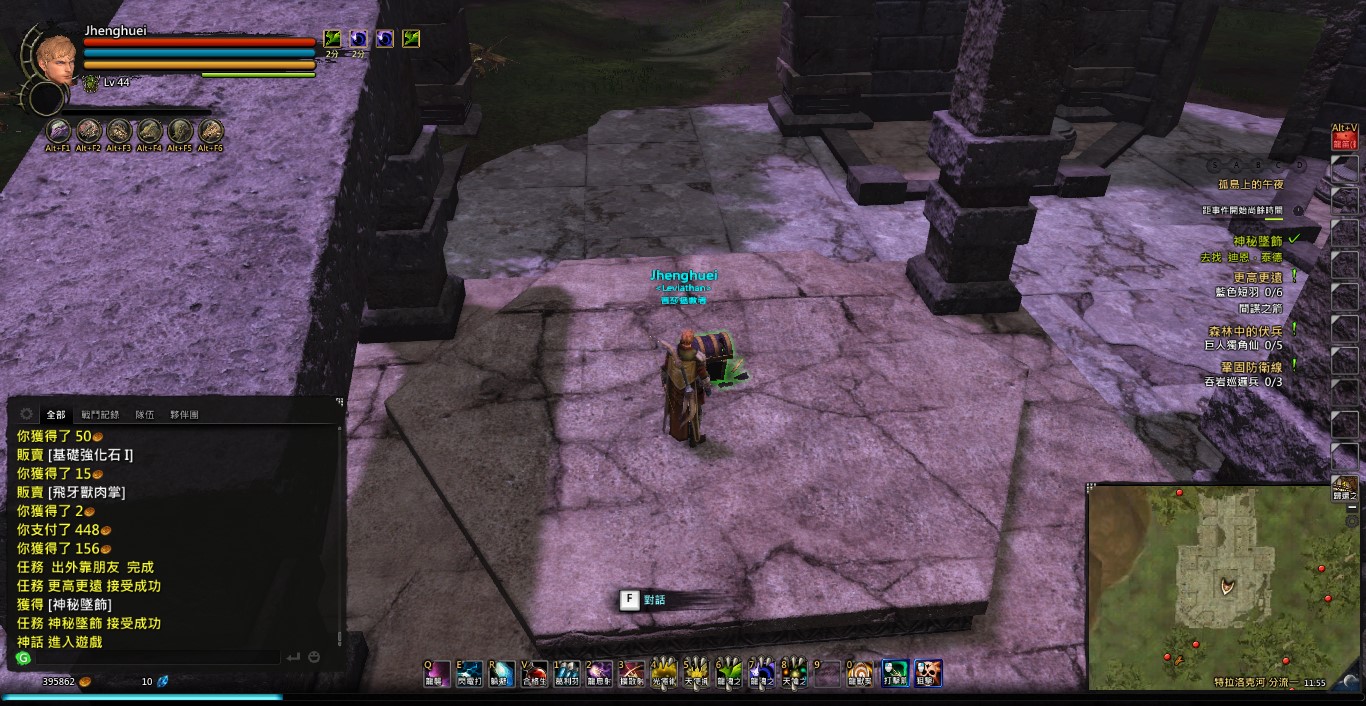The width and height of the screenshot is (1366, 706).
Task: Activate the R hotkey dodge skill
Action: [x=500, y=673]
